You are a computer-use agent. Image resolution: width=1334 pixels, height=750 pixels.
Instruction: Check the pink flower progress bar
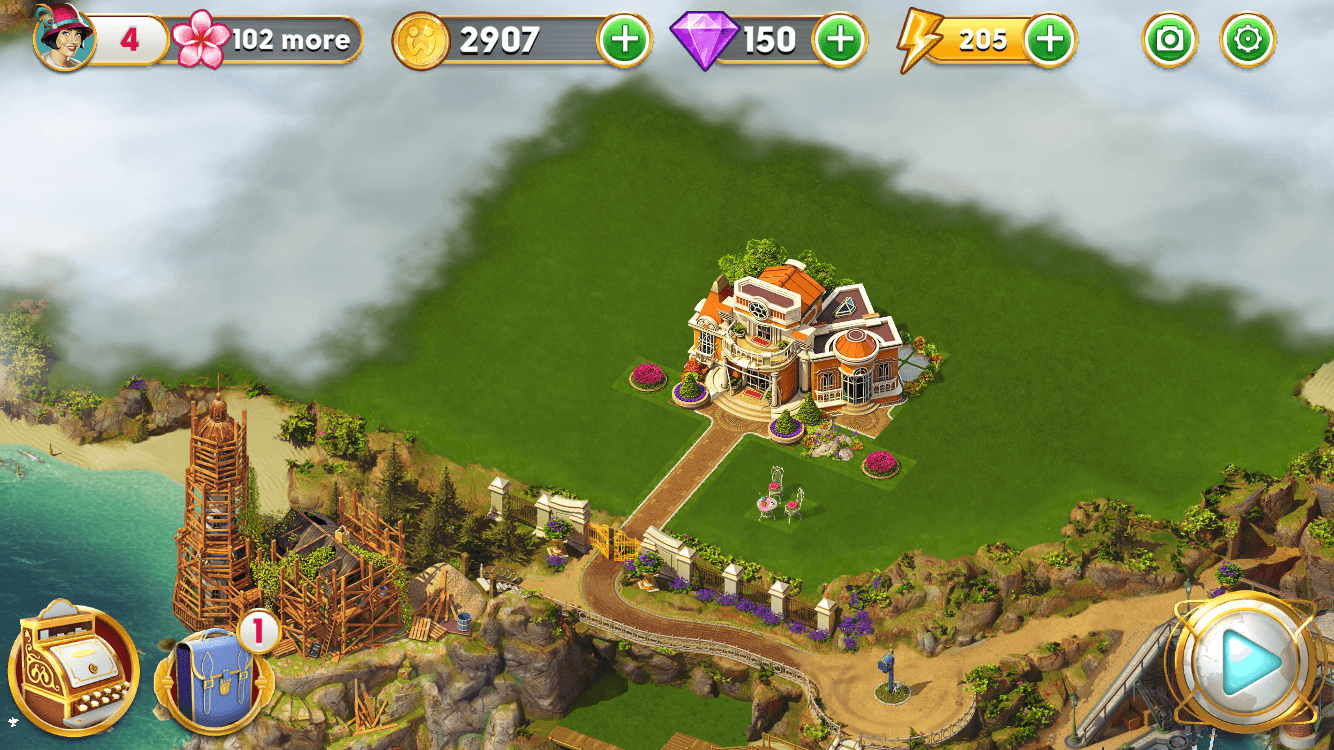click(x=270, y=40)
